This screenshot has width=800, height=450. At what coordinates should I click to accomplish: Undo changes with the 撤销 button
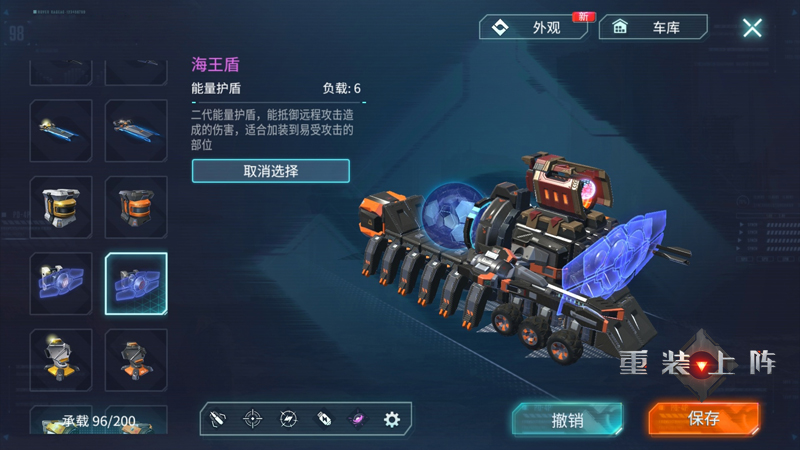pyautogui.click(x=567, y=419)
